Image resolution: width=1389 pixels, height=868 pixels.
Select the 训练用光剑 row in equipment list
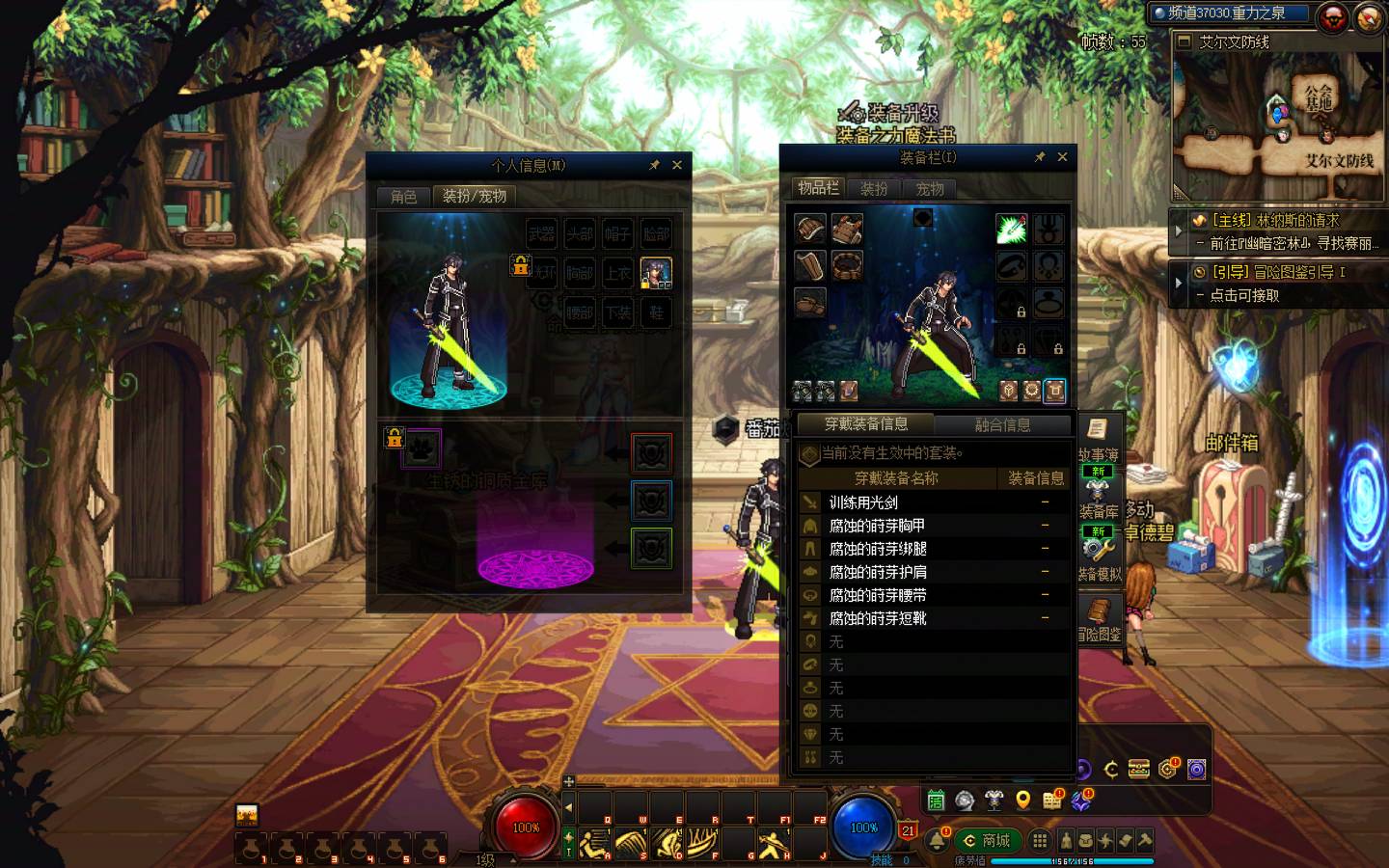[x=863, y=502]
